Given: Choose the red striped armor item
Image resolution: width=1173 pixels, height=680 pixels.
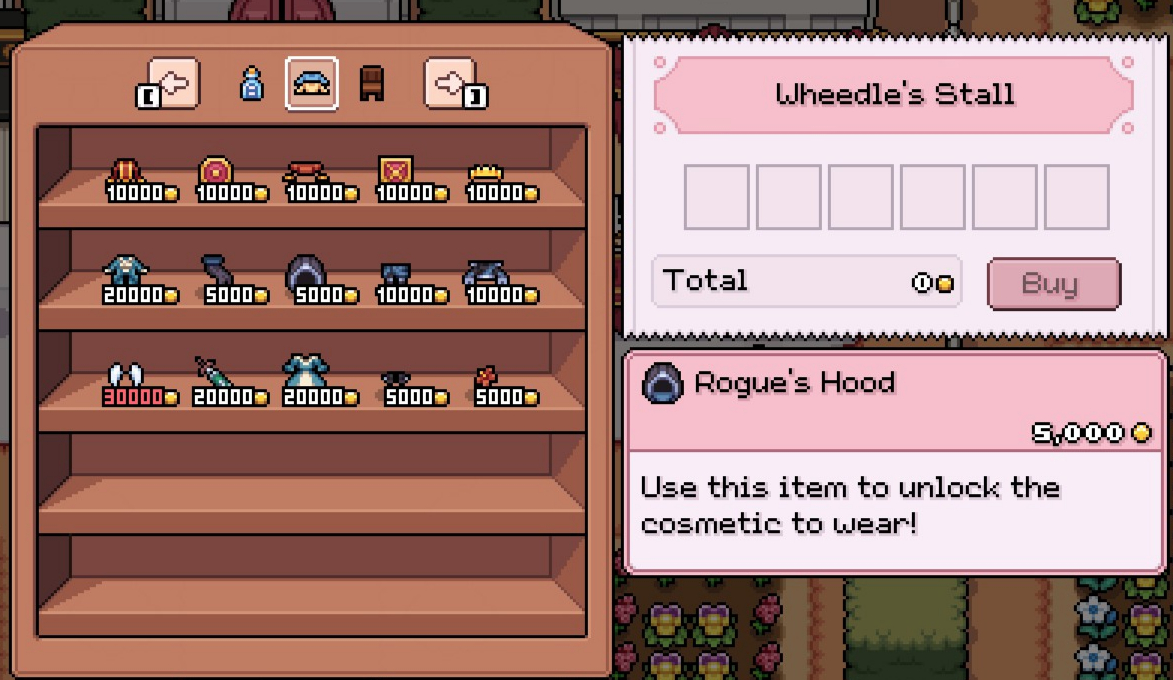Looking at the screenshot, I should pyautogui.click(x=126, y=172).
